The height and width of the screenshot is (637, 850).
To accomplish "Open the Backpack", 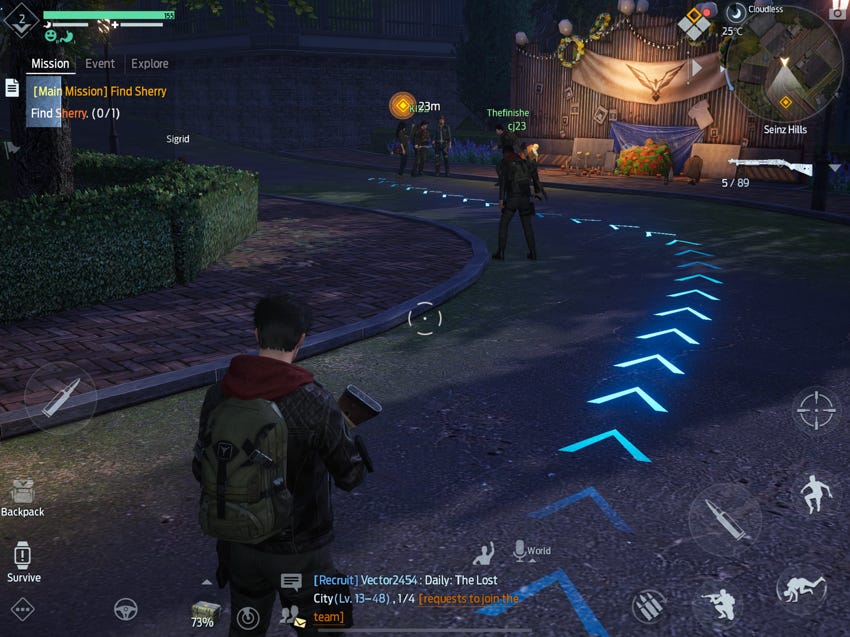I will pyautogui.click(x=22, y=493).
